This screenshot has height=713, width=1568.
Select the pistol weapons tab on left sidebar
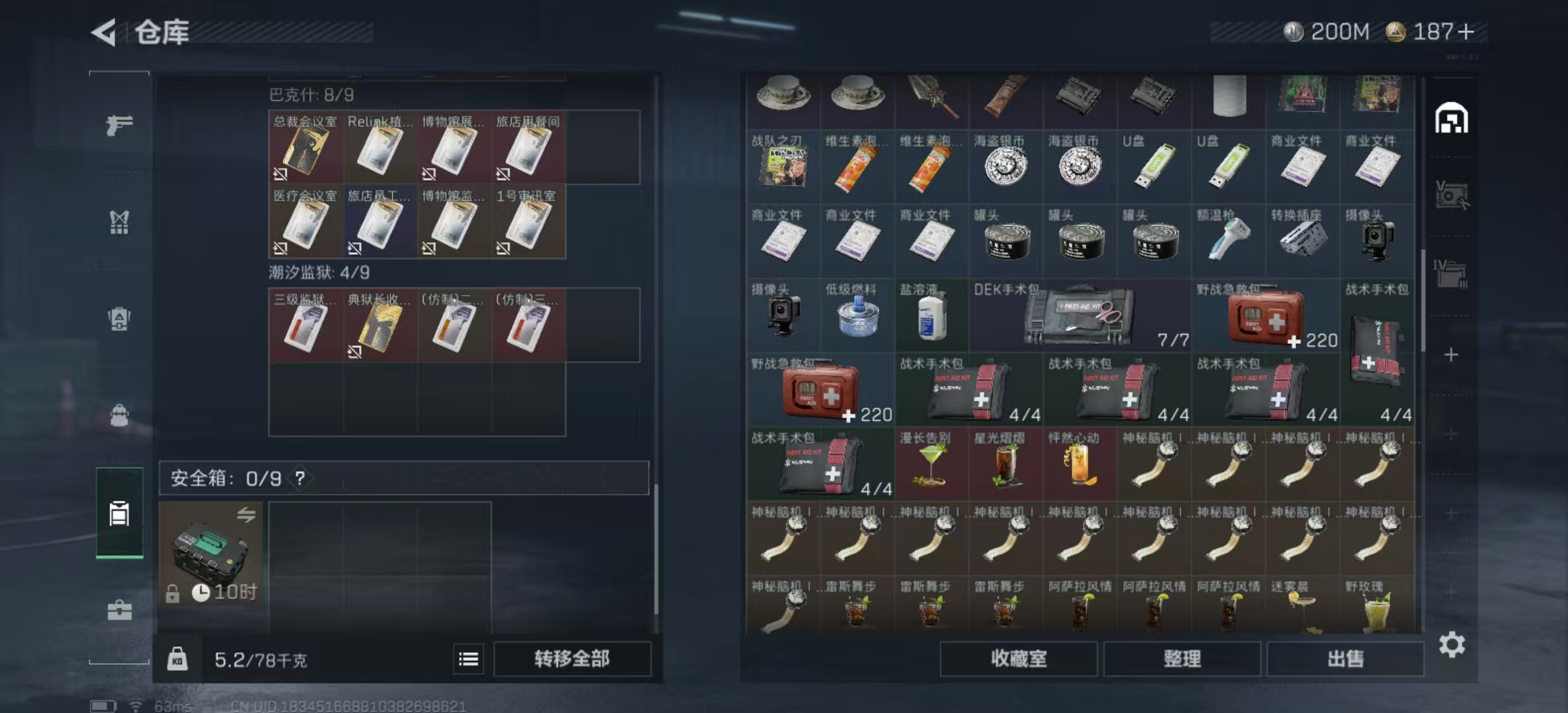pyautogui.click(x=119, y=124)
